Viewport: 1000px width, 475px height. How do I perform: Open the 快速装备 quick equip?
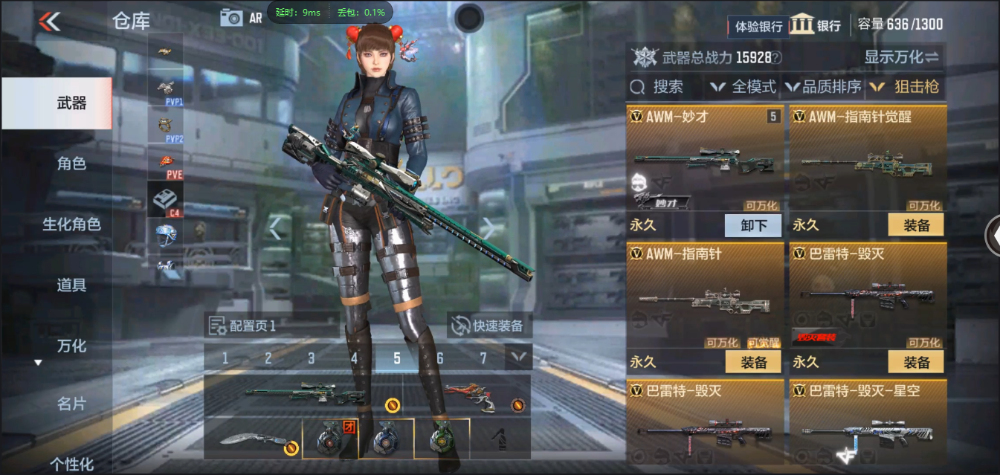(490, 325)
